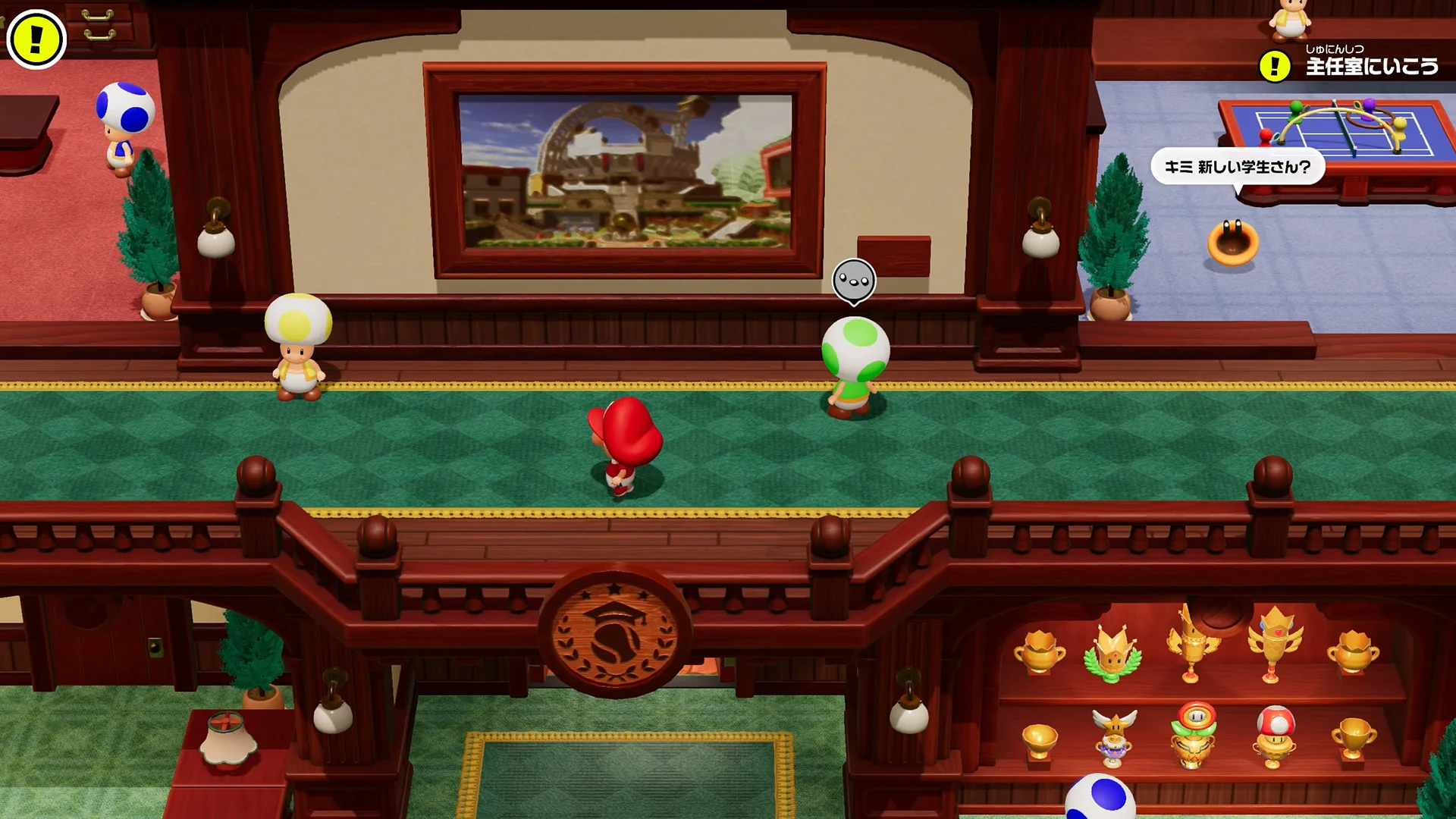Select the ellipsis talk bubble above green Toad
Image resolution: width=1456 pixels, height=819 pixels.
click(x=854, y=281)
